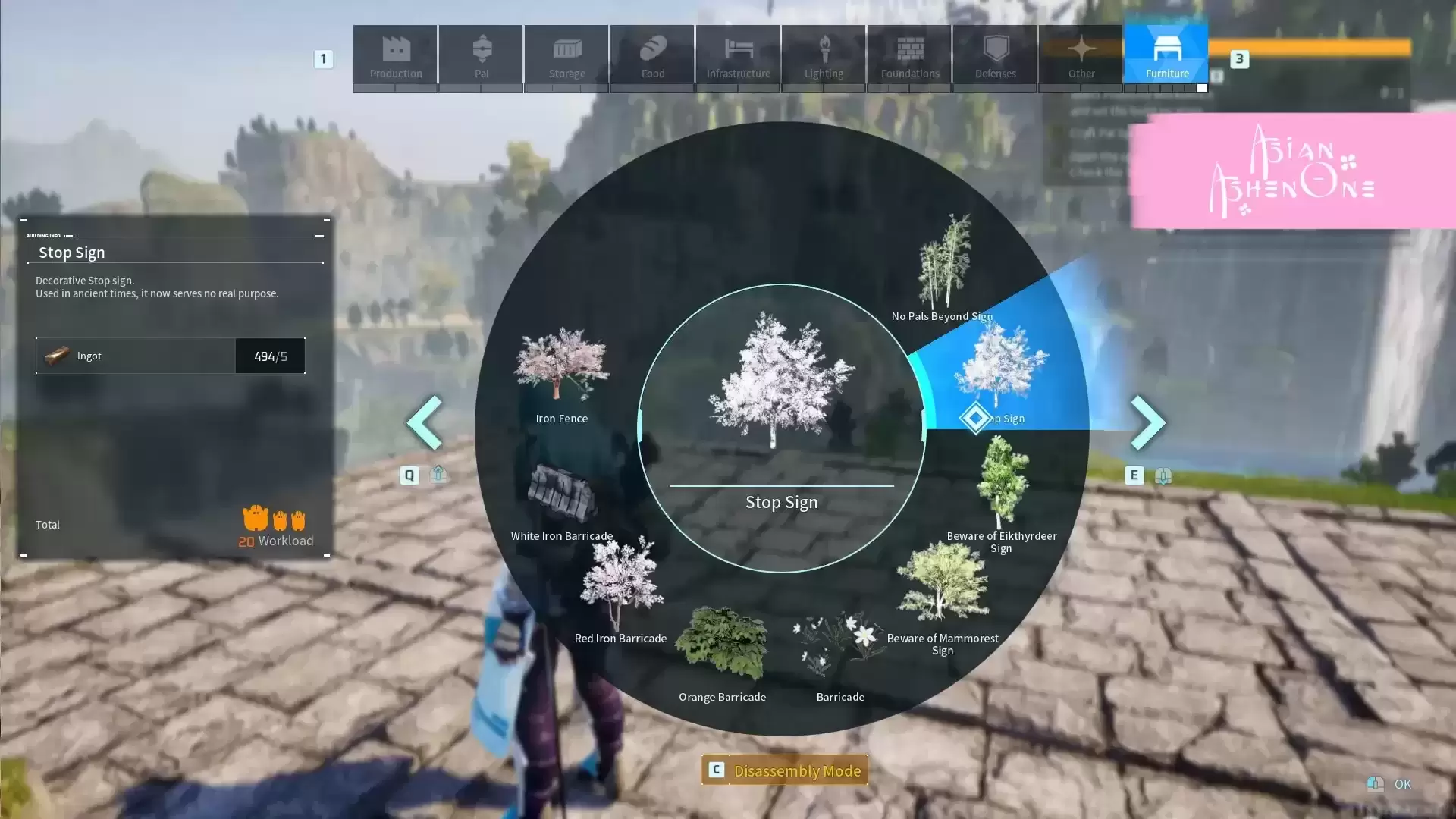The image size is (1456, 819).
Task: Pick the Red Iron Barricade
Action: tap(620, 591)
